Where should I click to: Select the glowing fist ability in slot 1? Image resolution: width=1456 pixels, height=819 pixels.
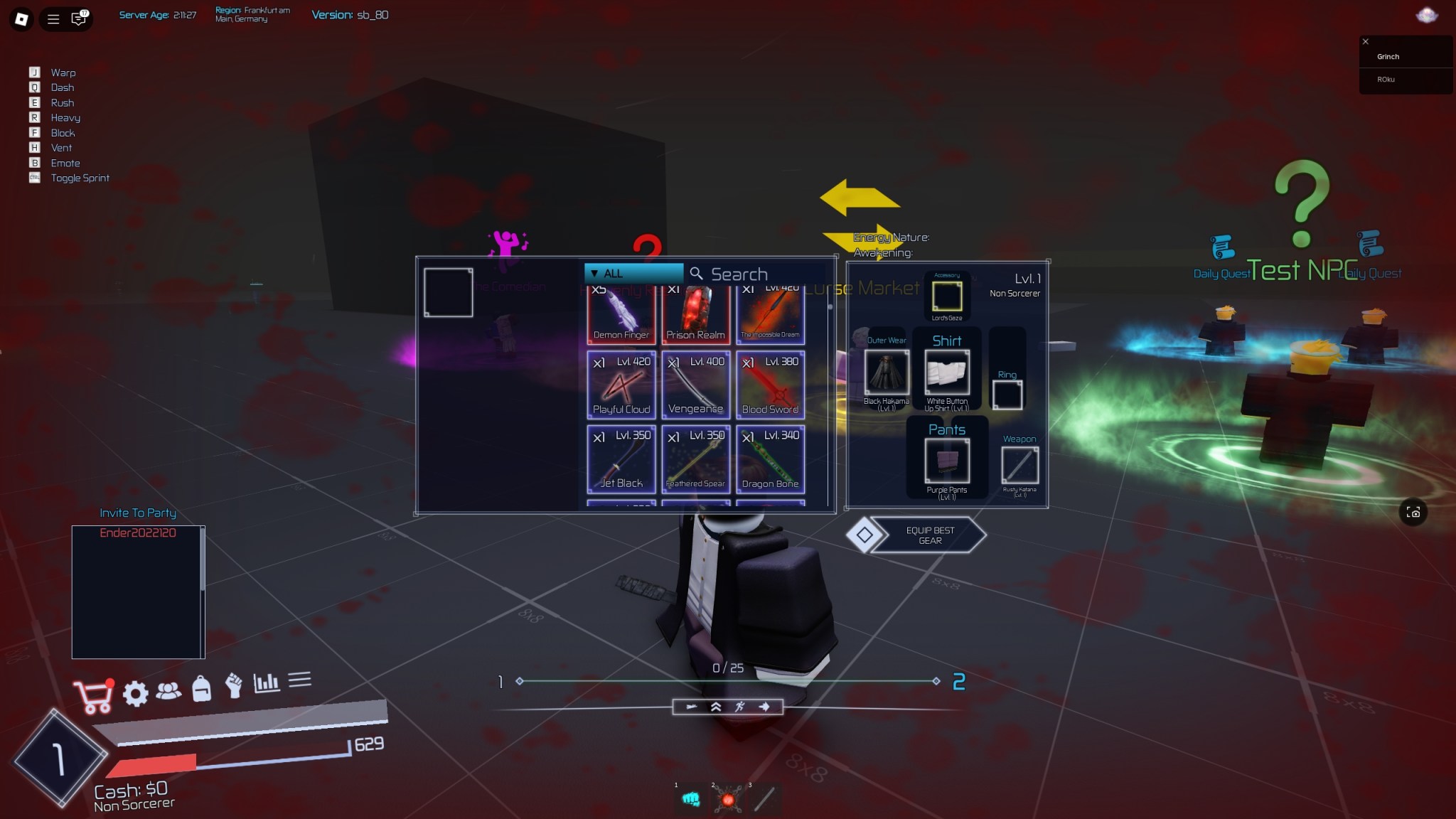click(x=691, y=798)
